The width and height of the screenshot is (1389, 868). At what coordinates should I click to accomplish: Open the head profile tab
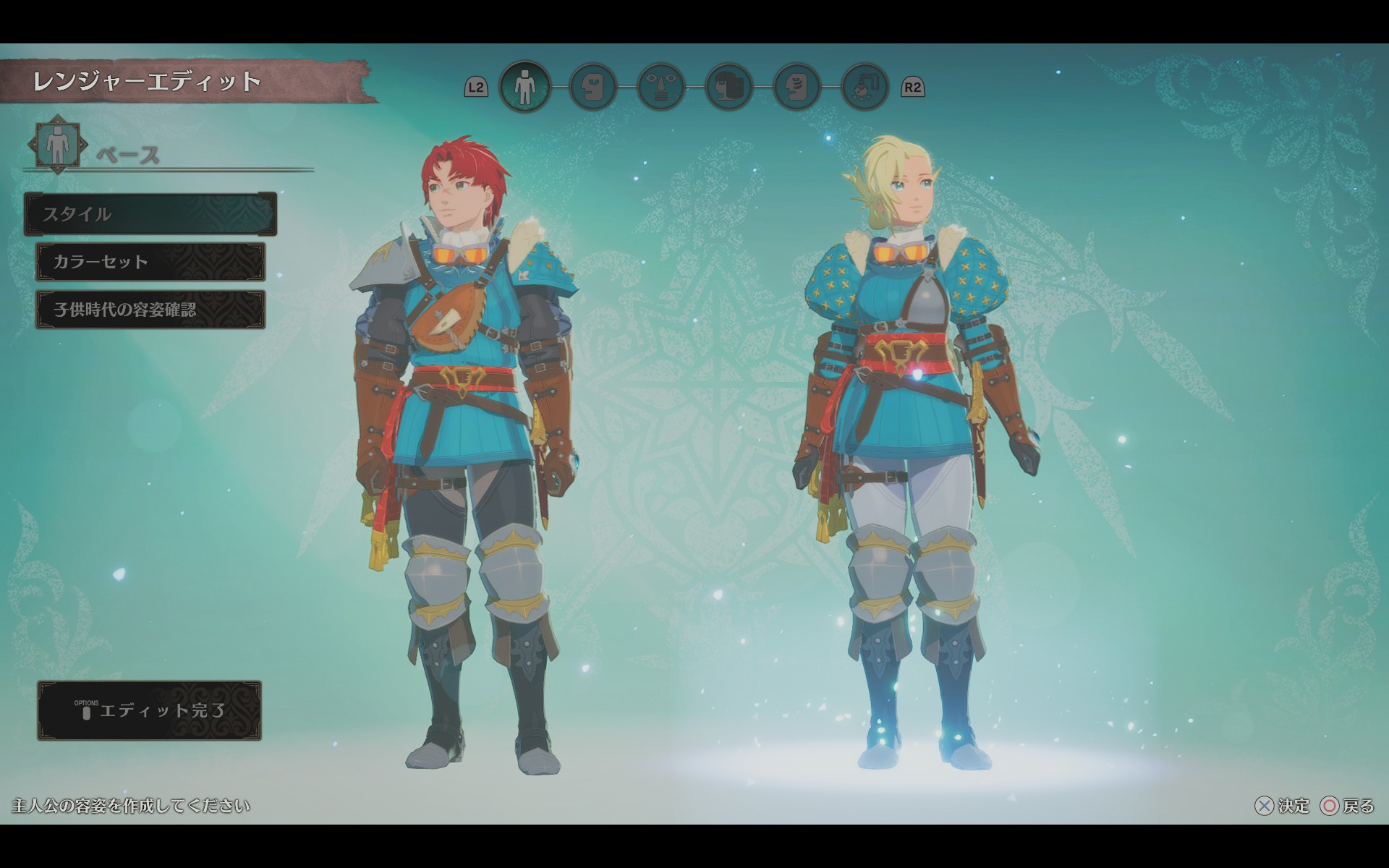(592, 87)
